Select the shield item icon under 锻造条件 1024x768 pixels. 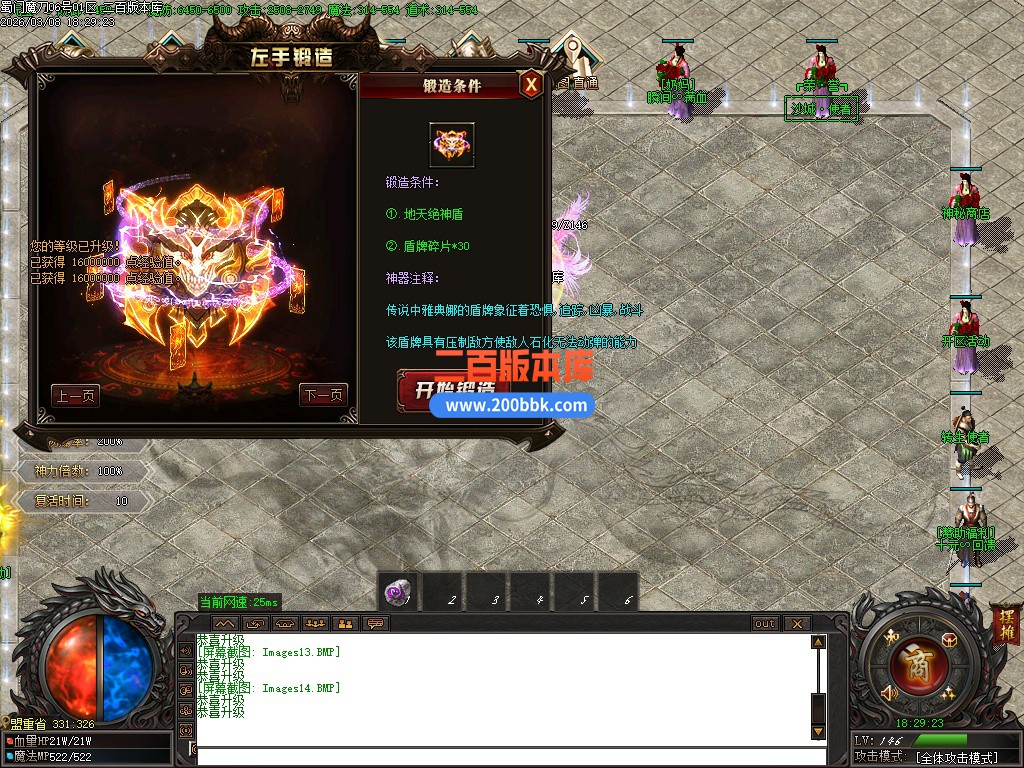[452, 145]
